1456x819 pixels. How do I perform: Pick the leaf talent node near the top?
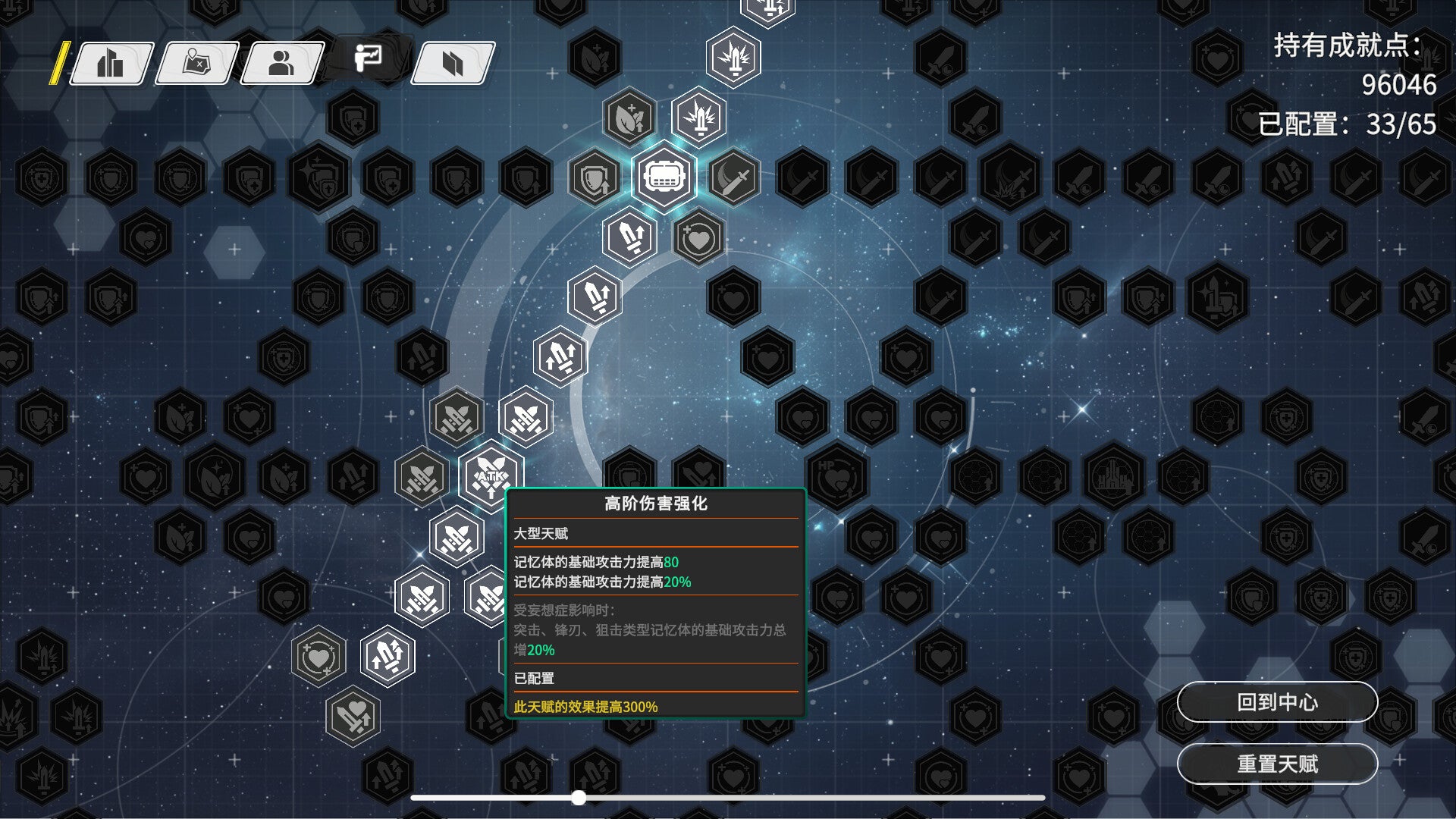click(x=629, y=118)
